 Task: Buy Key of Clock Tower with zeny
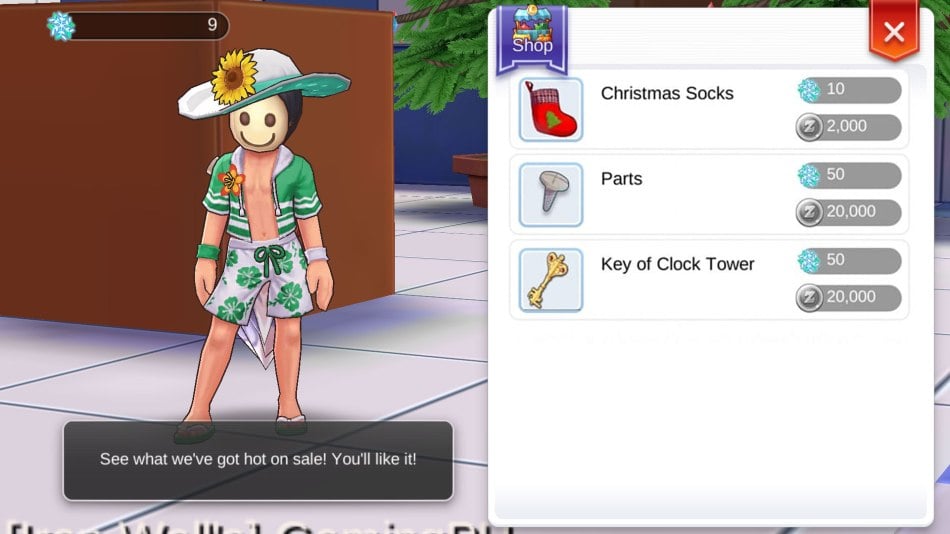click(849, 297)
